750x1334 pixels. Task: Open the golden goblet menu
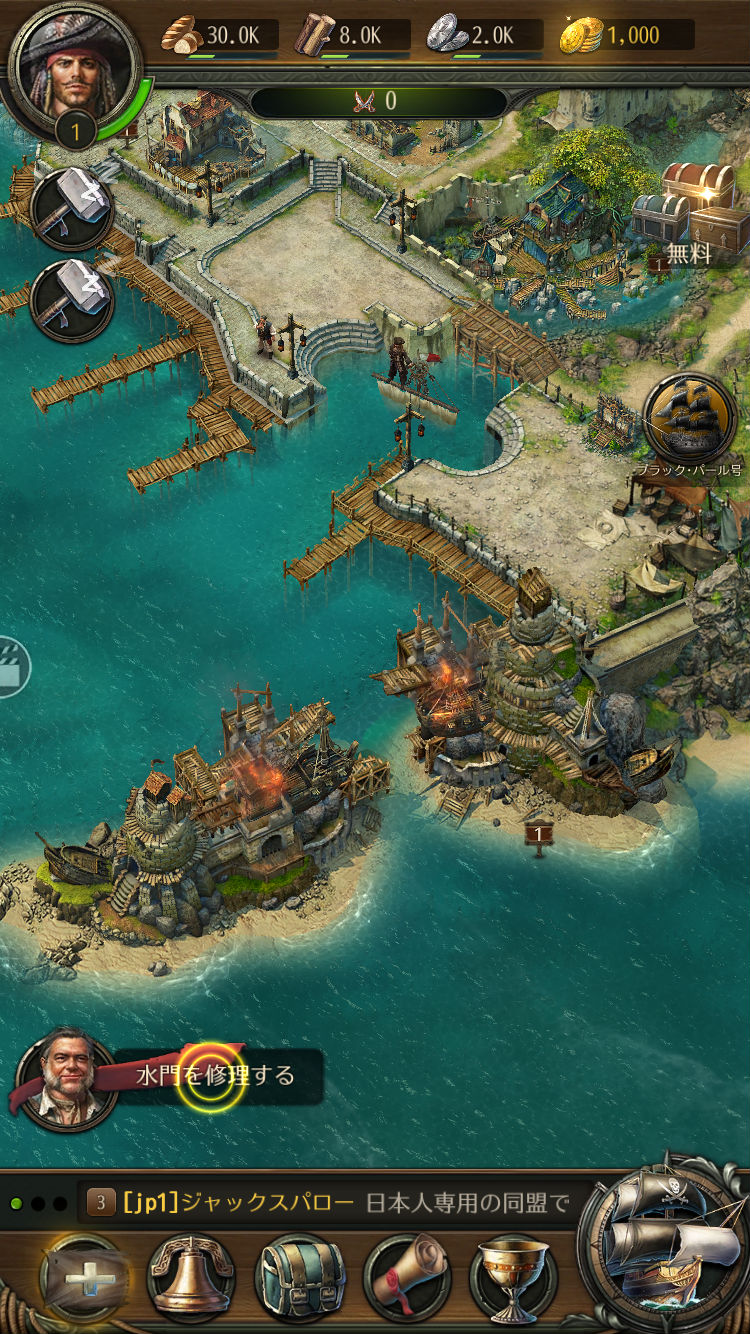point(513,1279)
